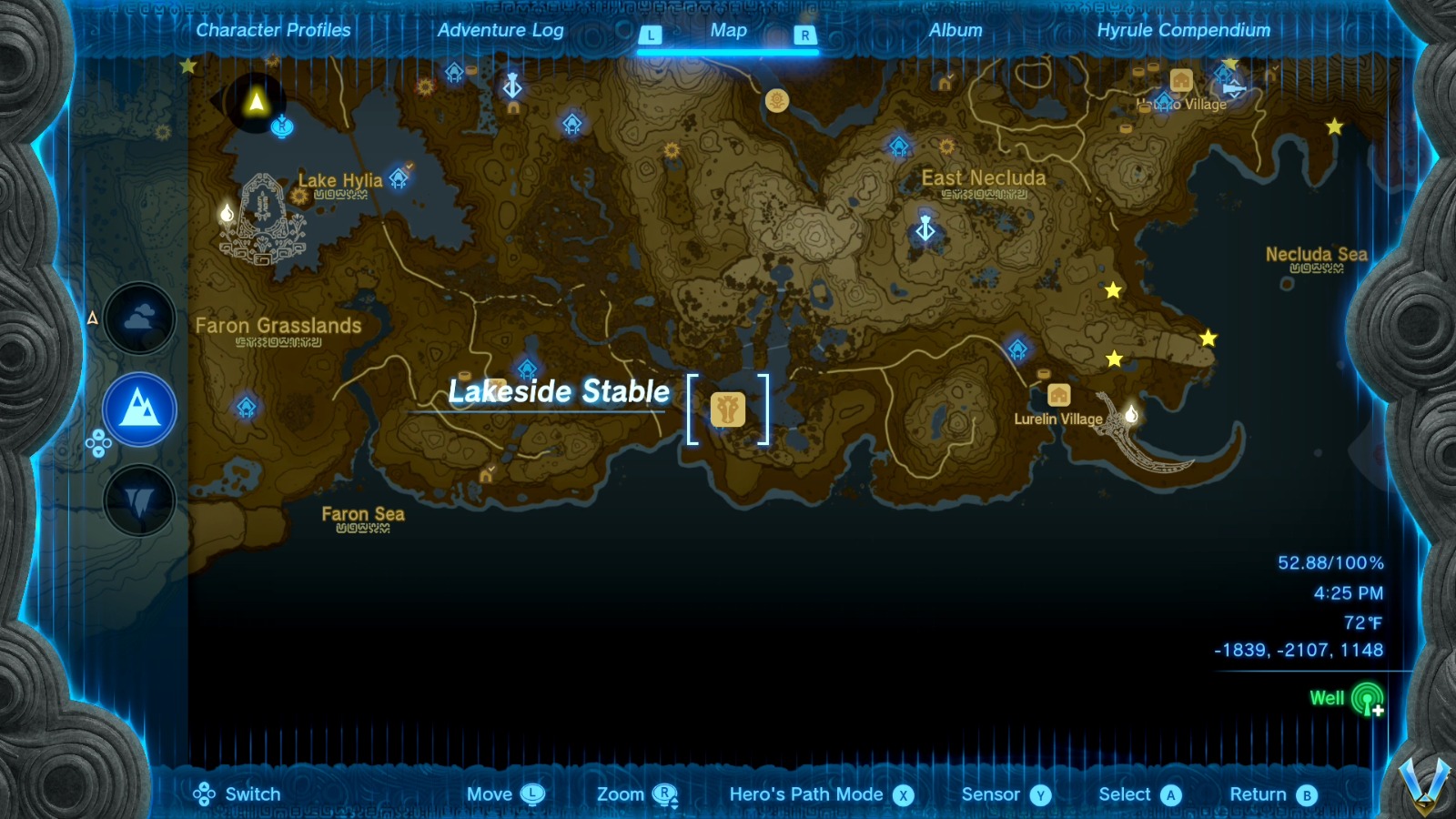The image size is (1456, 819).
Task: Select the yellow star pin near Necluda Sea
Action: [x=1208, y=339]
